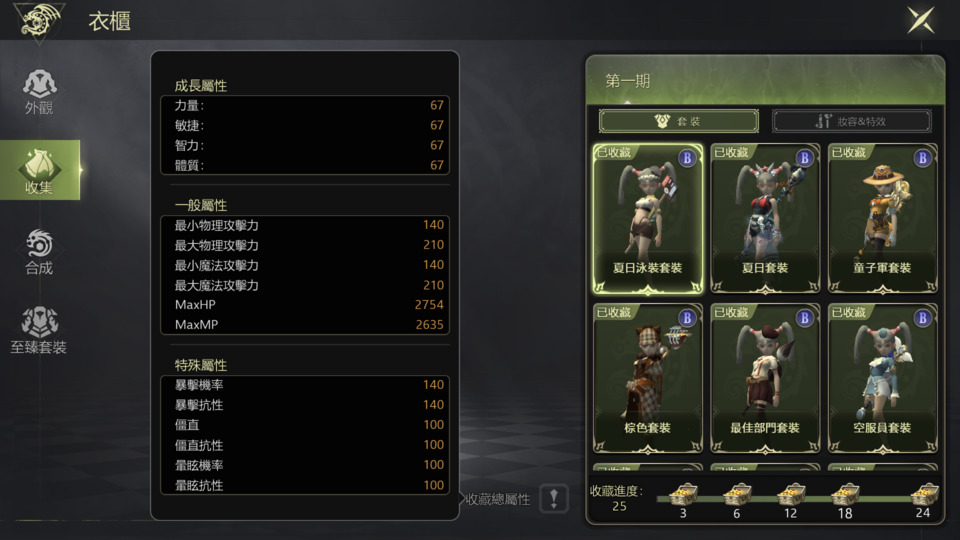Switch to the 收集 collection tab
The height and width of the screenshot is (540, 960).
[x=39, y=170]
